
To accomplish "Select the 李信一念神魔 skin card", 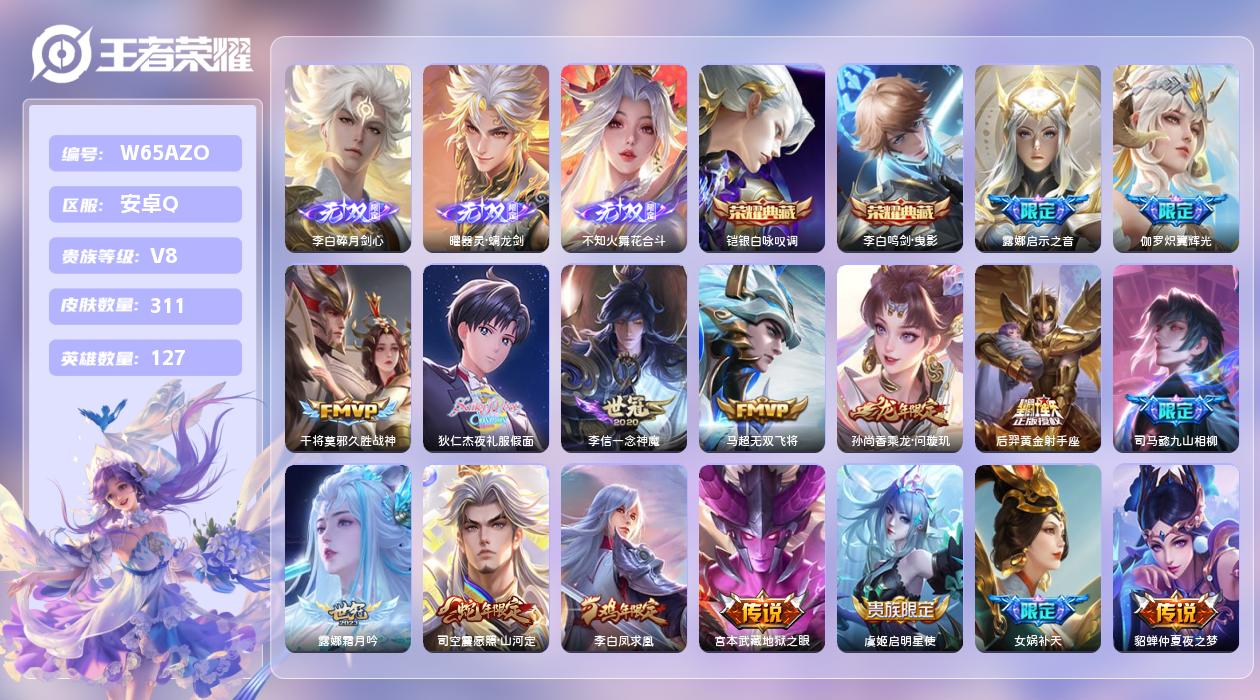I will 623,358.
